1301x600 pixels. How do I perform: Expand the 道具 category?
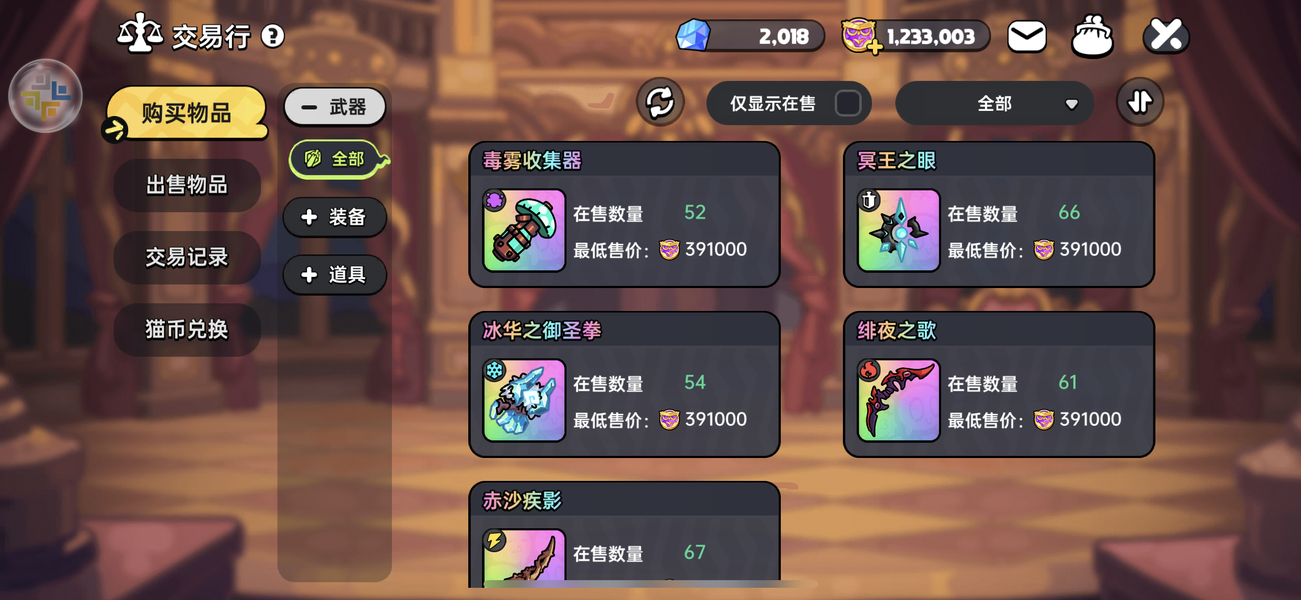click(x=334, y=275)
